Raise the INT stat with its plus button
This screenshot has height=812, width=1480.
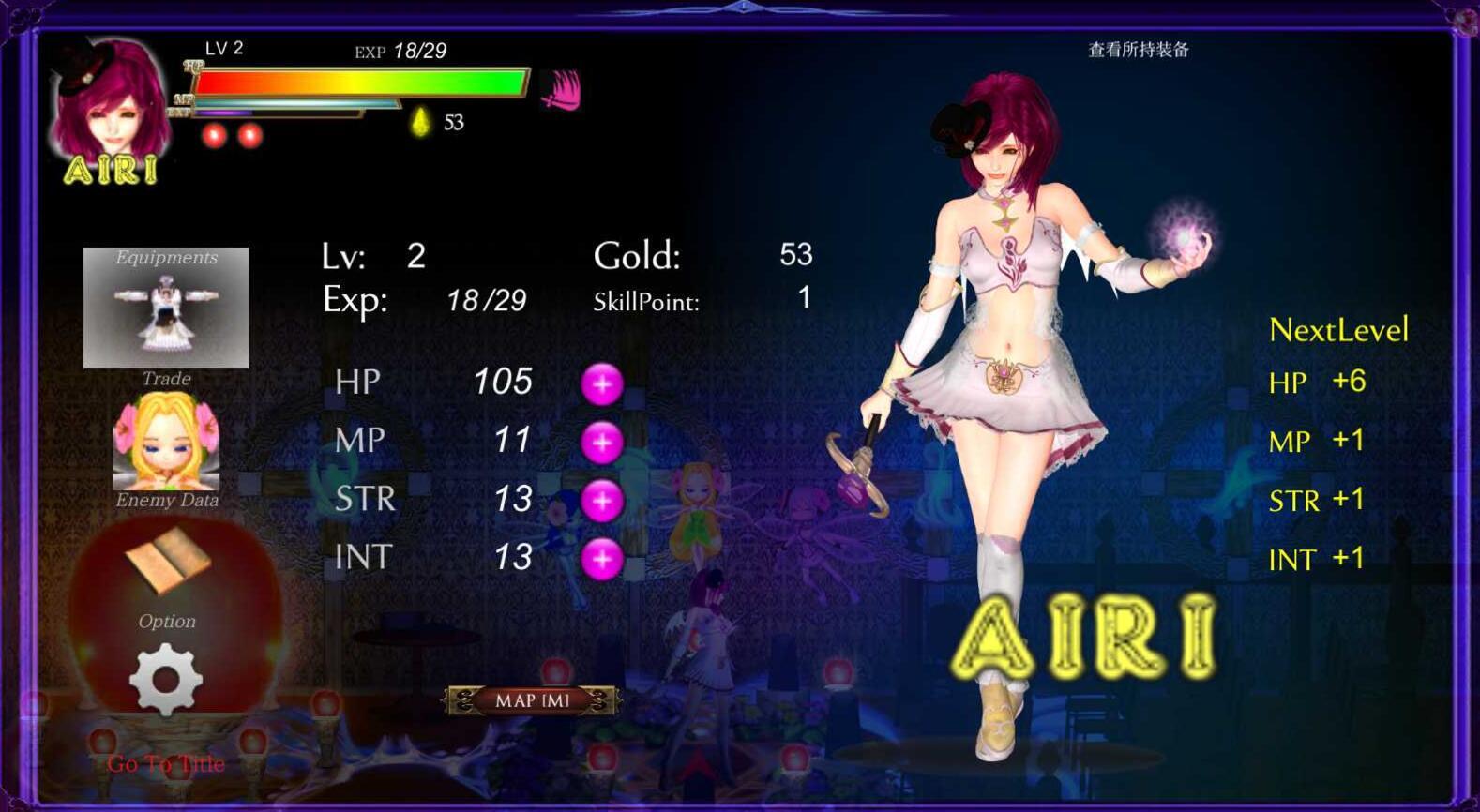pos(604,557)
